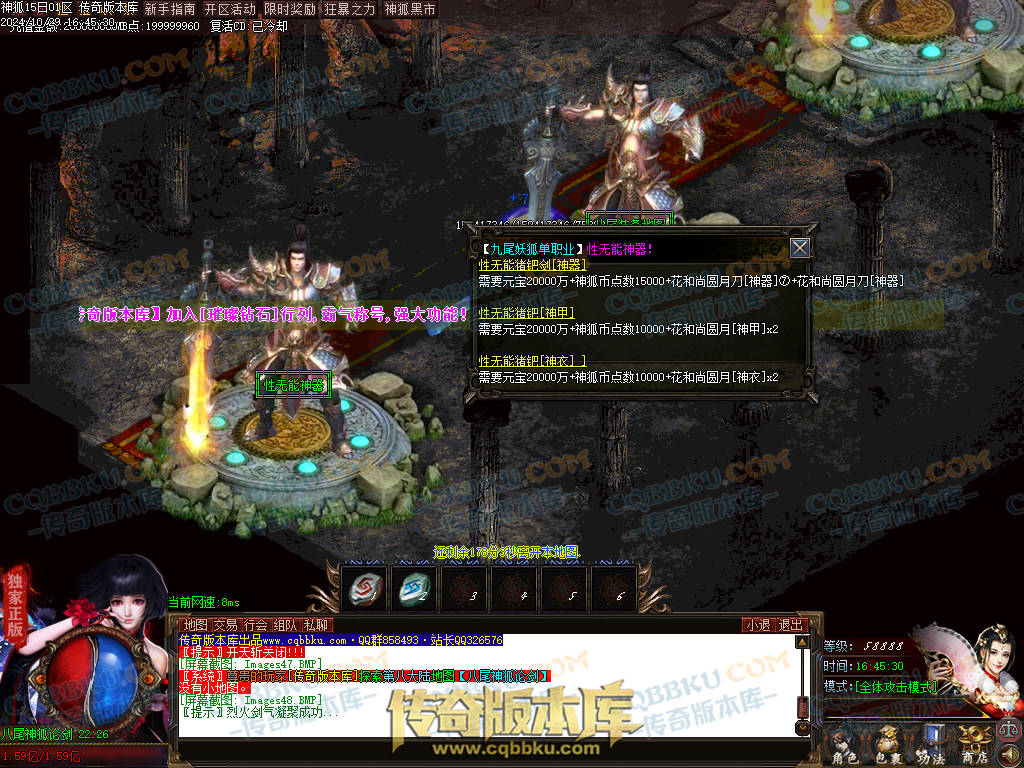
Task: Switch to the 私聊 private chat tab
Action: tap(316, 625)
